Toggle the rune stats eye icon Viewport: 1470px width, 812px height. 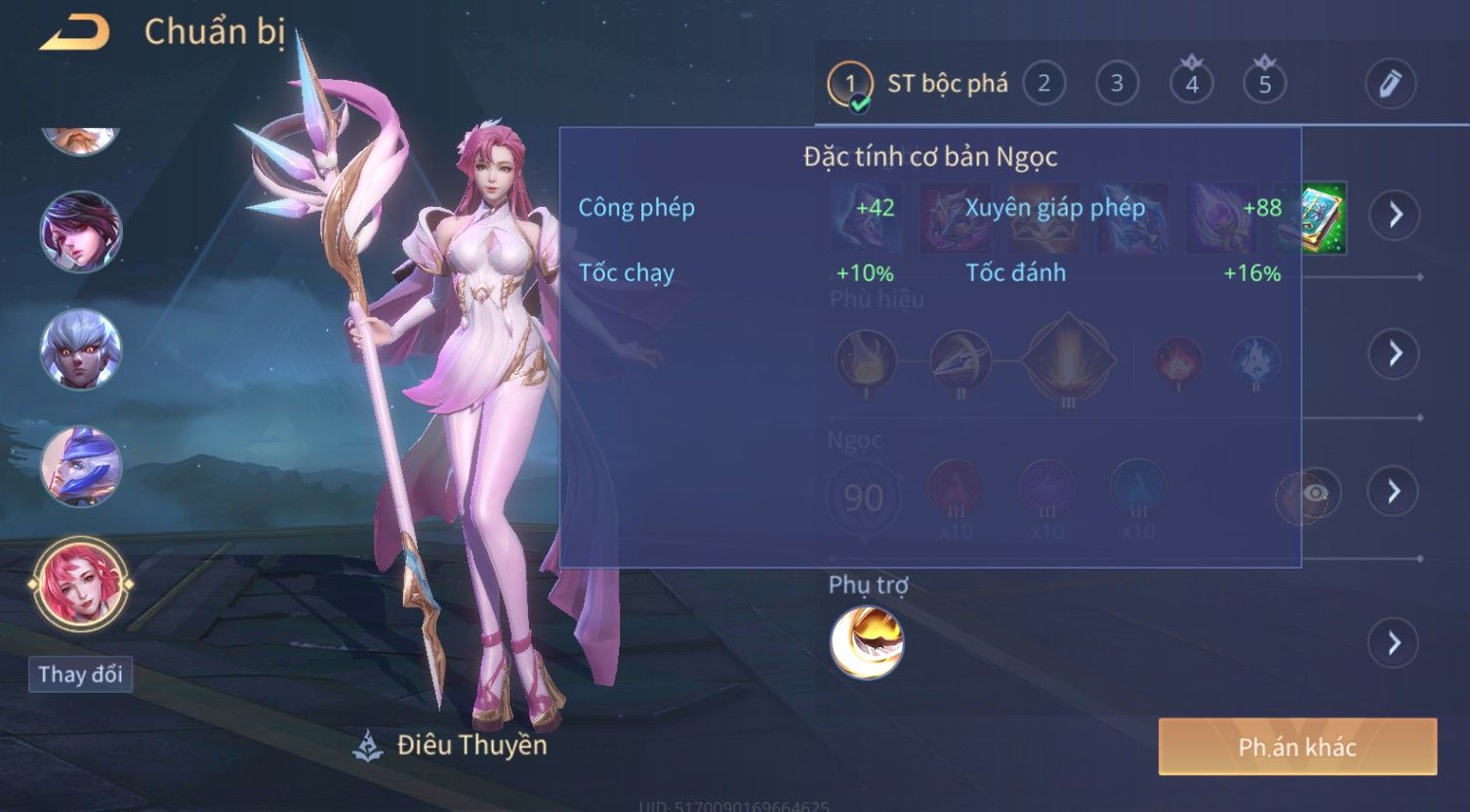click(1314, 494)
